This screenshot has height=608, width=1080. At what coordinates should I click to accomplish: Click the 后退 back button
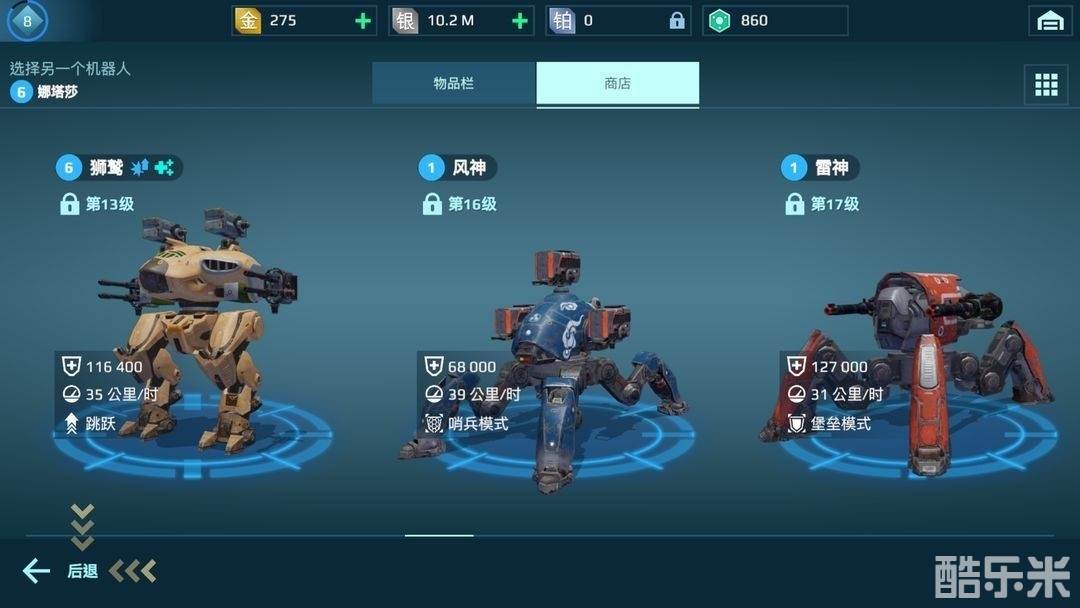pos(62,571)
